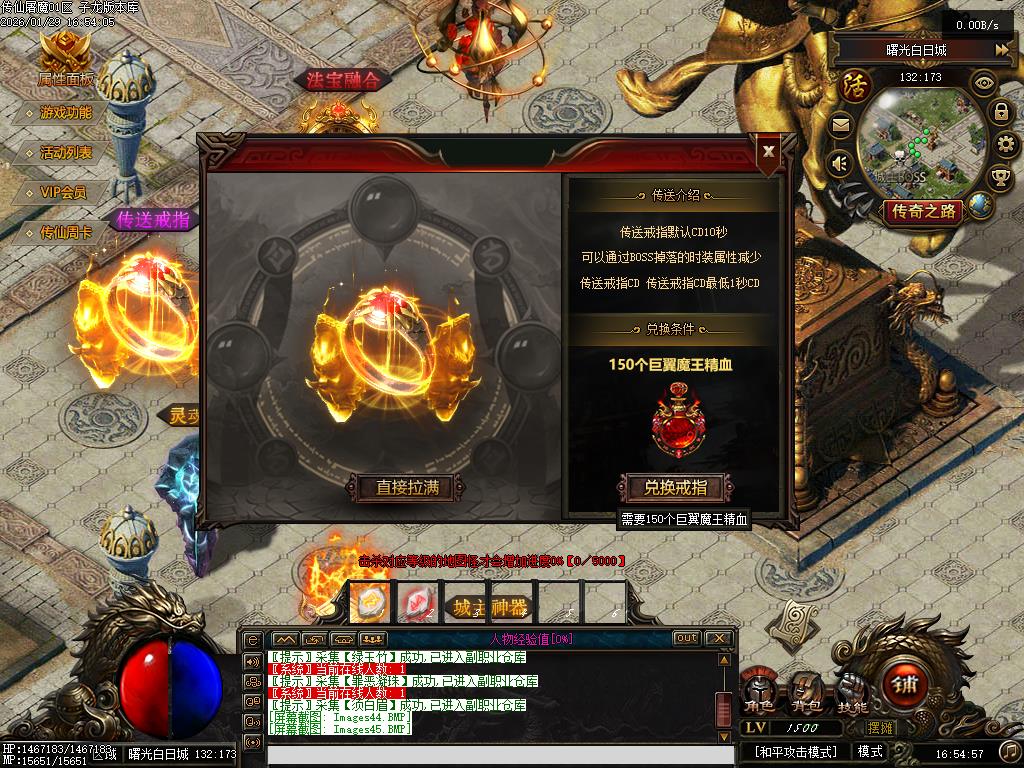Open the 游戏功能 menu entry
Image resolution: width=1024 pixels, height=768 pixels.
[66, 113]
